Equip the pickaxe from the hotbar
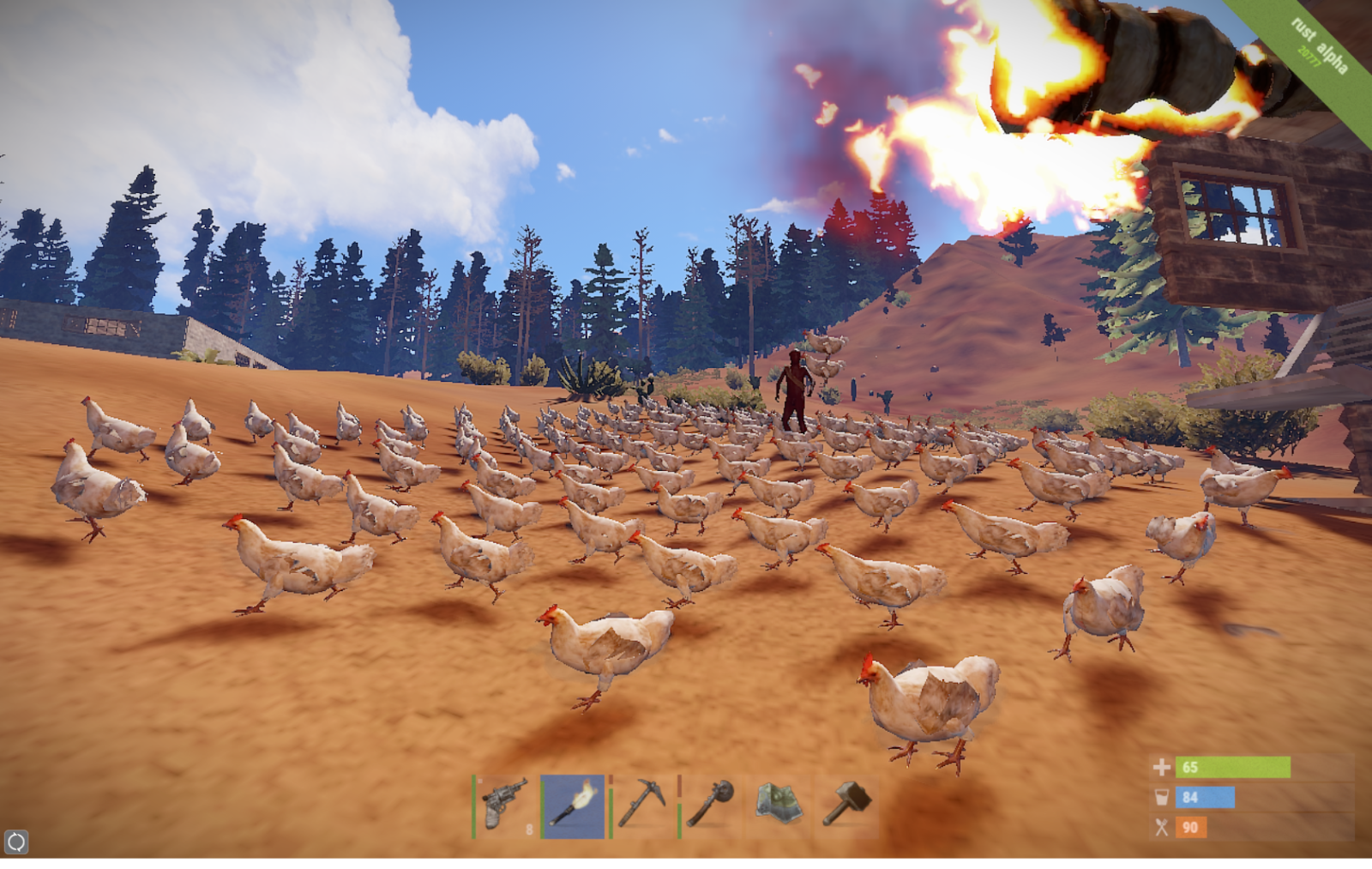This screenshot has width=1372, height=869. click(642, 806)
